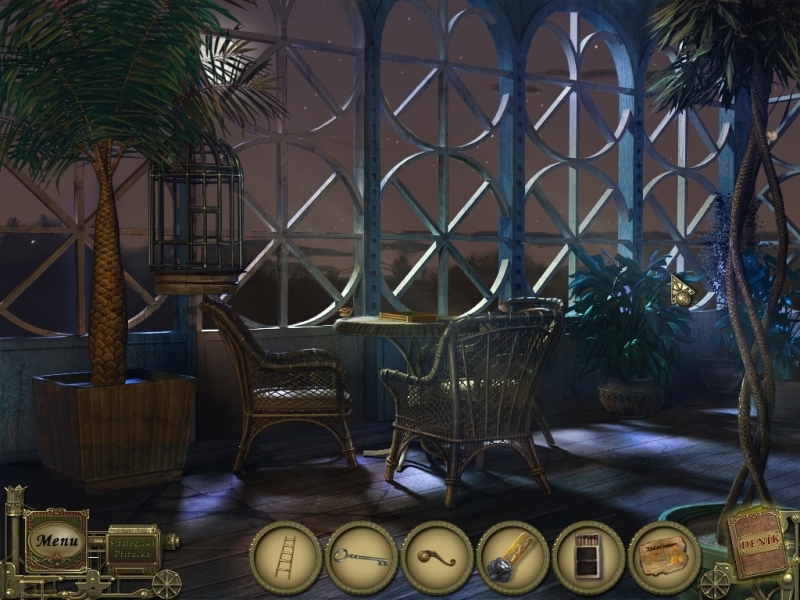Open the Menu button

(x=55, y=541)
